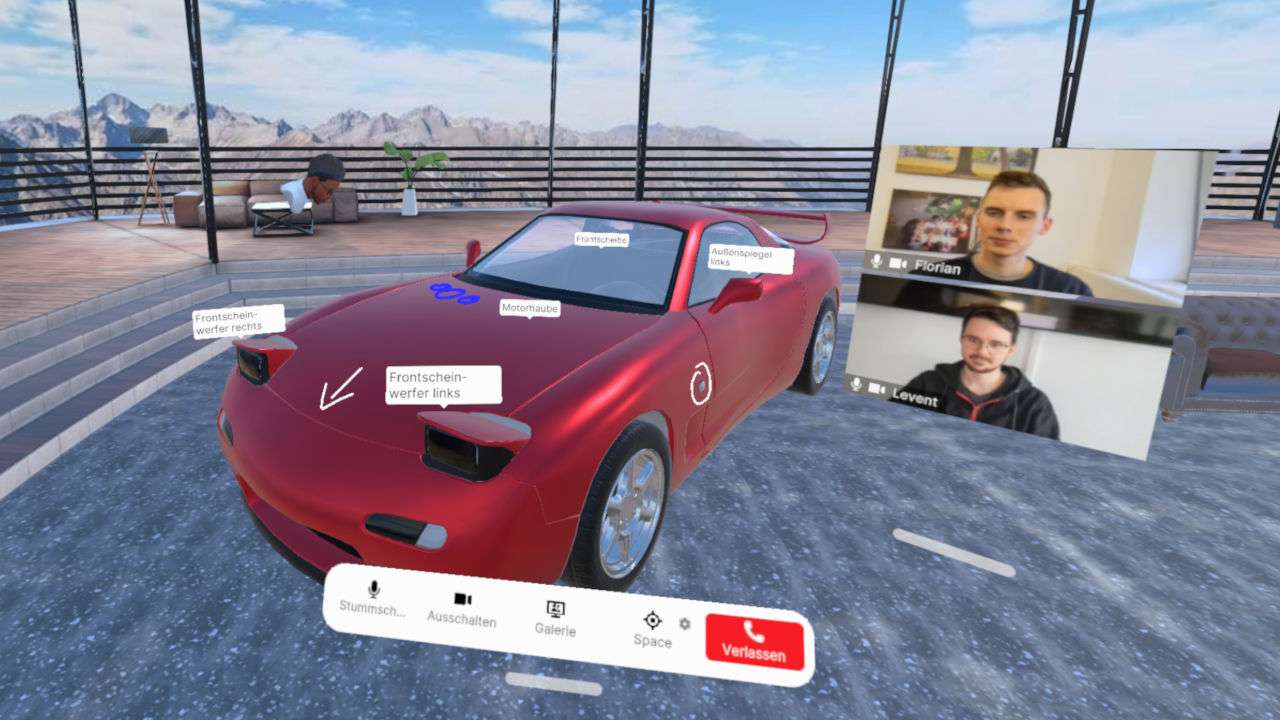1280x720 pixels.
Task: Toggle Florian's microphone indicator
Action: pyautogui.click(x=876, y=261)
